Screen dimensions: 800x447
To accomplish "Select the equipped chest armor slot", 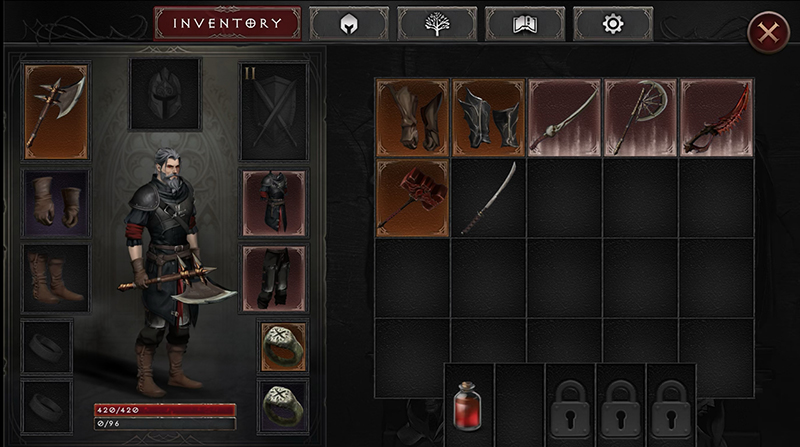I will click(x=275, y=203).
